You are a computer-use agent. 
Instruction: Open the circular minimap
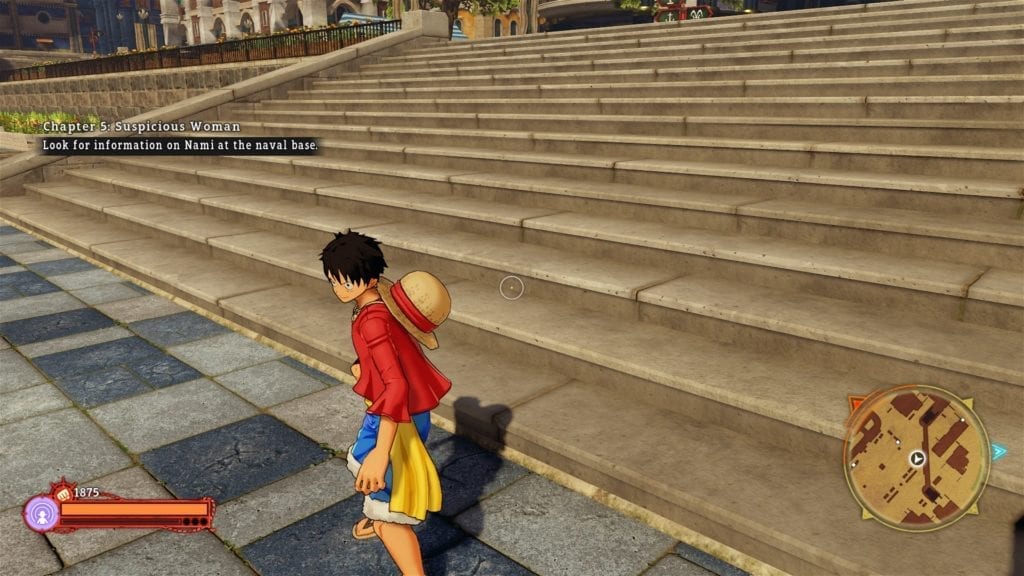tap(916, 458)
